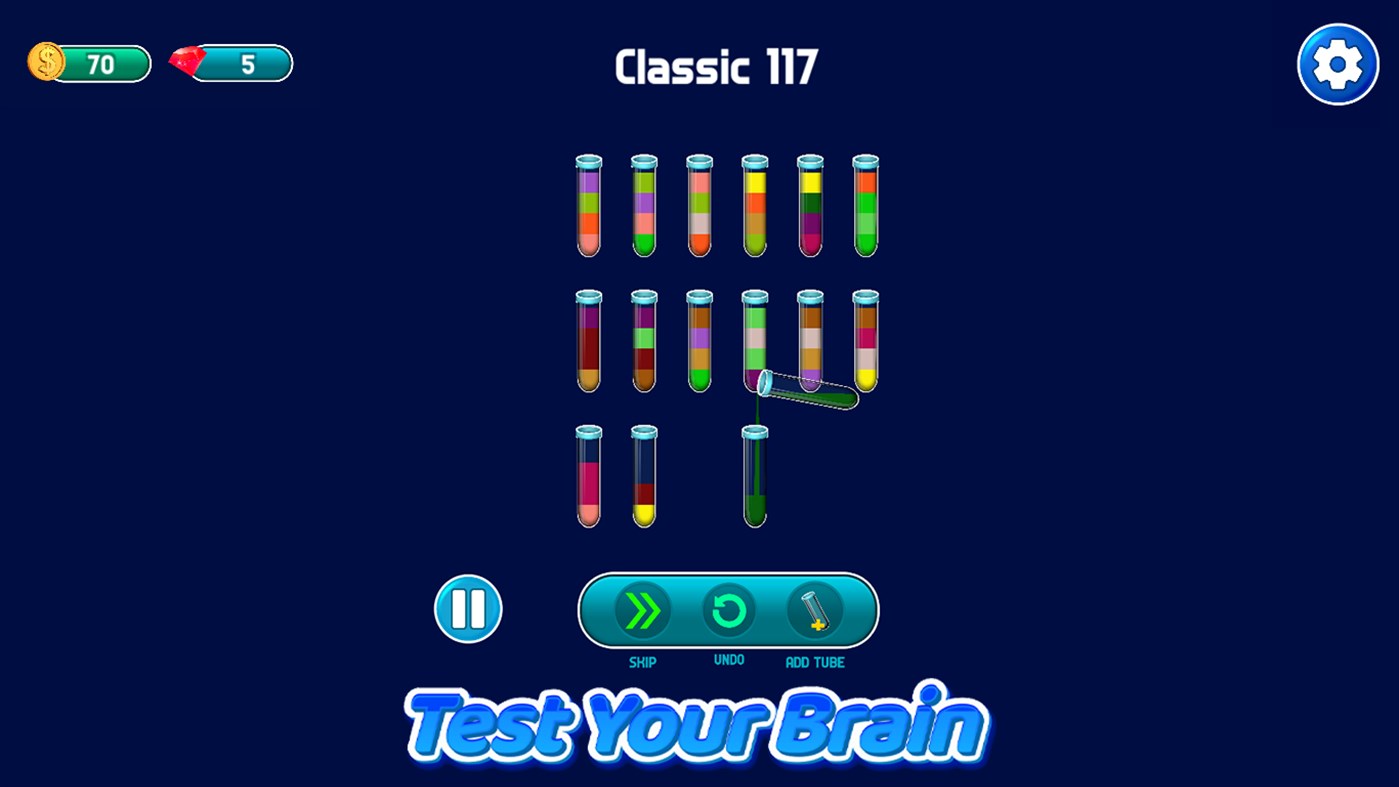Click the Undo circular arrow icon
The height and width of the screenshot is (787, 1399).
[729, 609]
